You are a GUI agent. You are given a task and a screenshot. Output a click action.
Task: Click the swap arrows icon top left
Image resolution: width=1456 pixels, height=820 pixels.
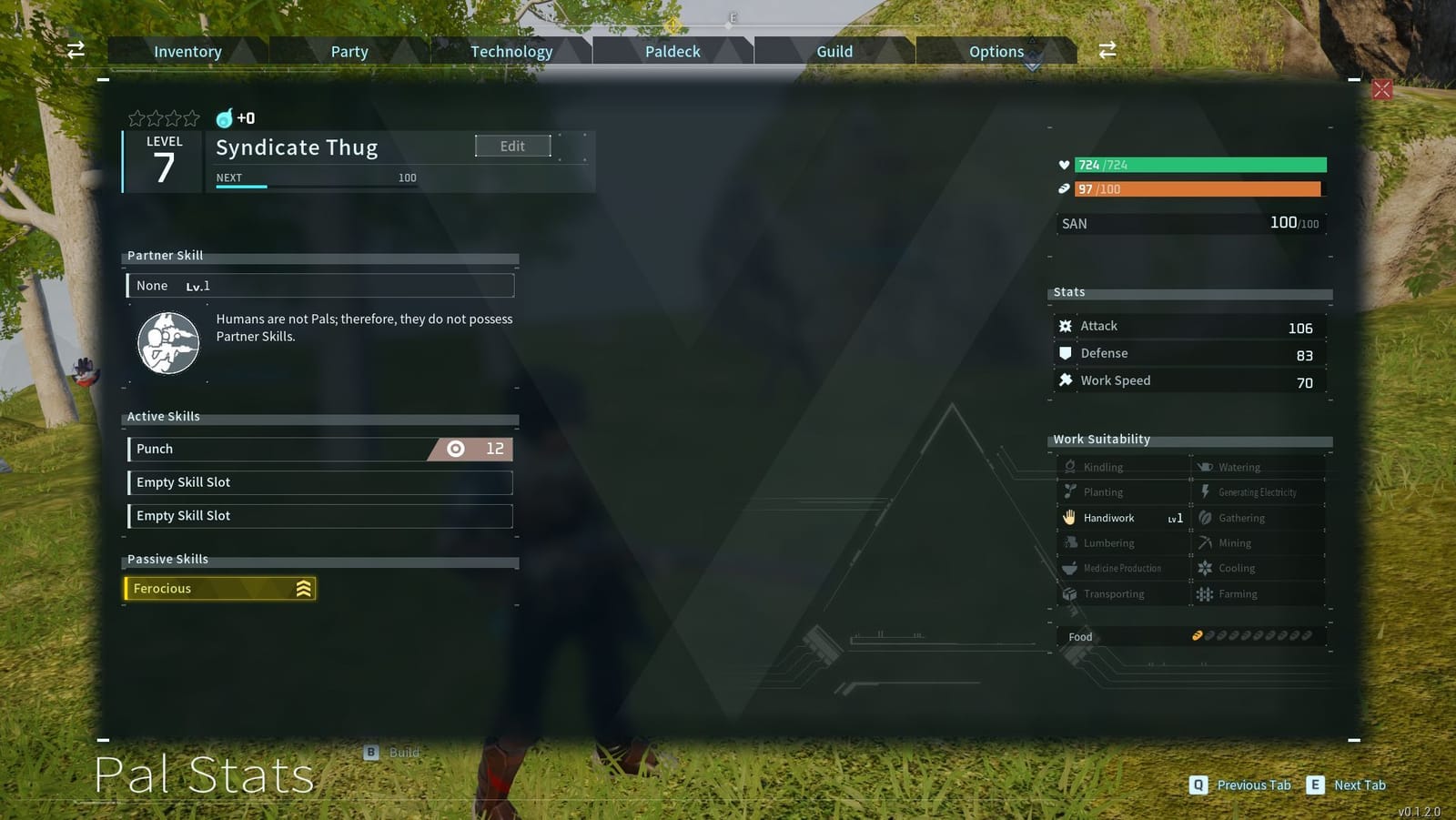tap(75, 50)
